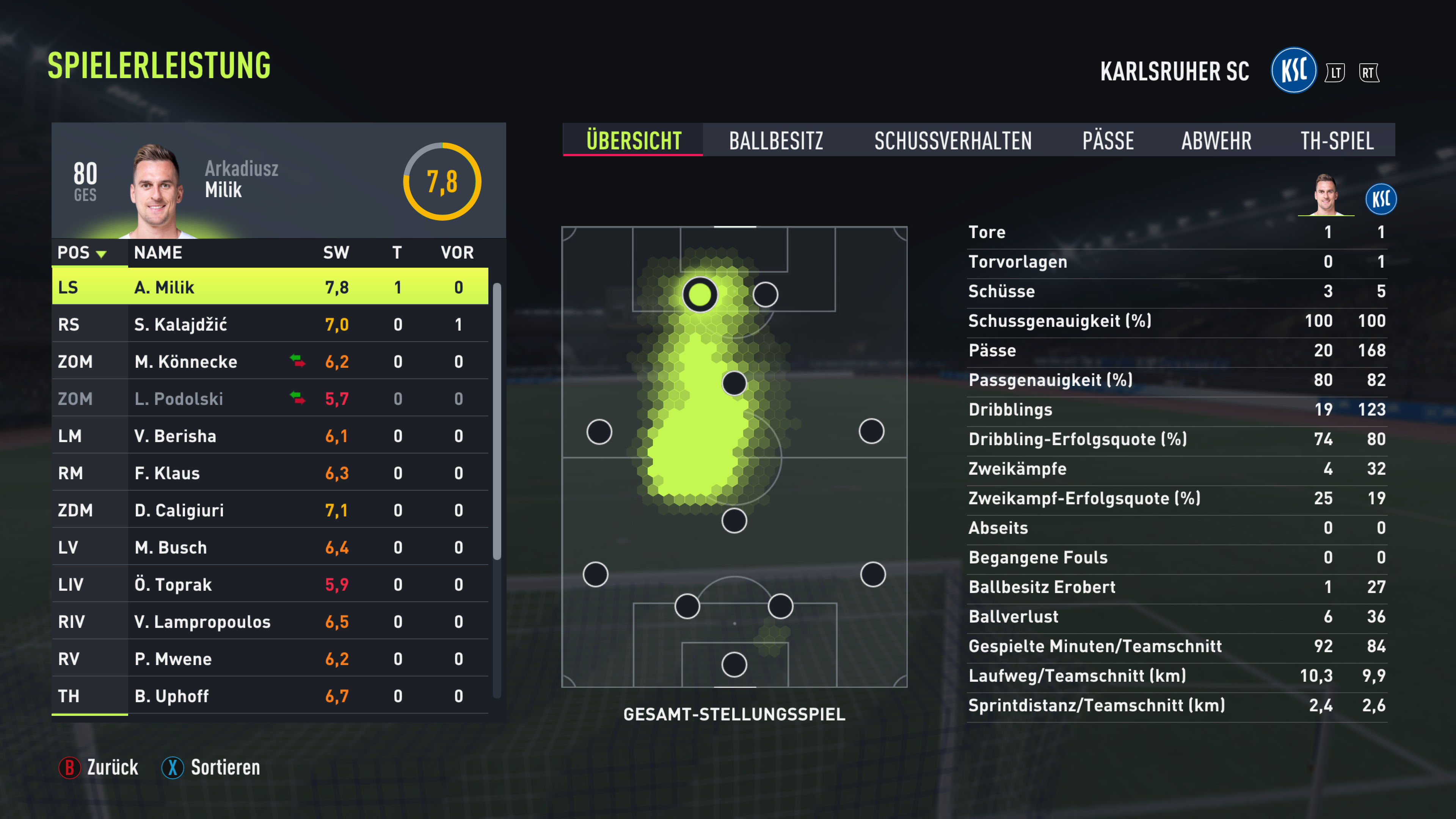The image size is (1456, 819).
Task: Show V. Lampropoulos's stats
Action: [x=270, y=622]
